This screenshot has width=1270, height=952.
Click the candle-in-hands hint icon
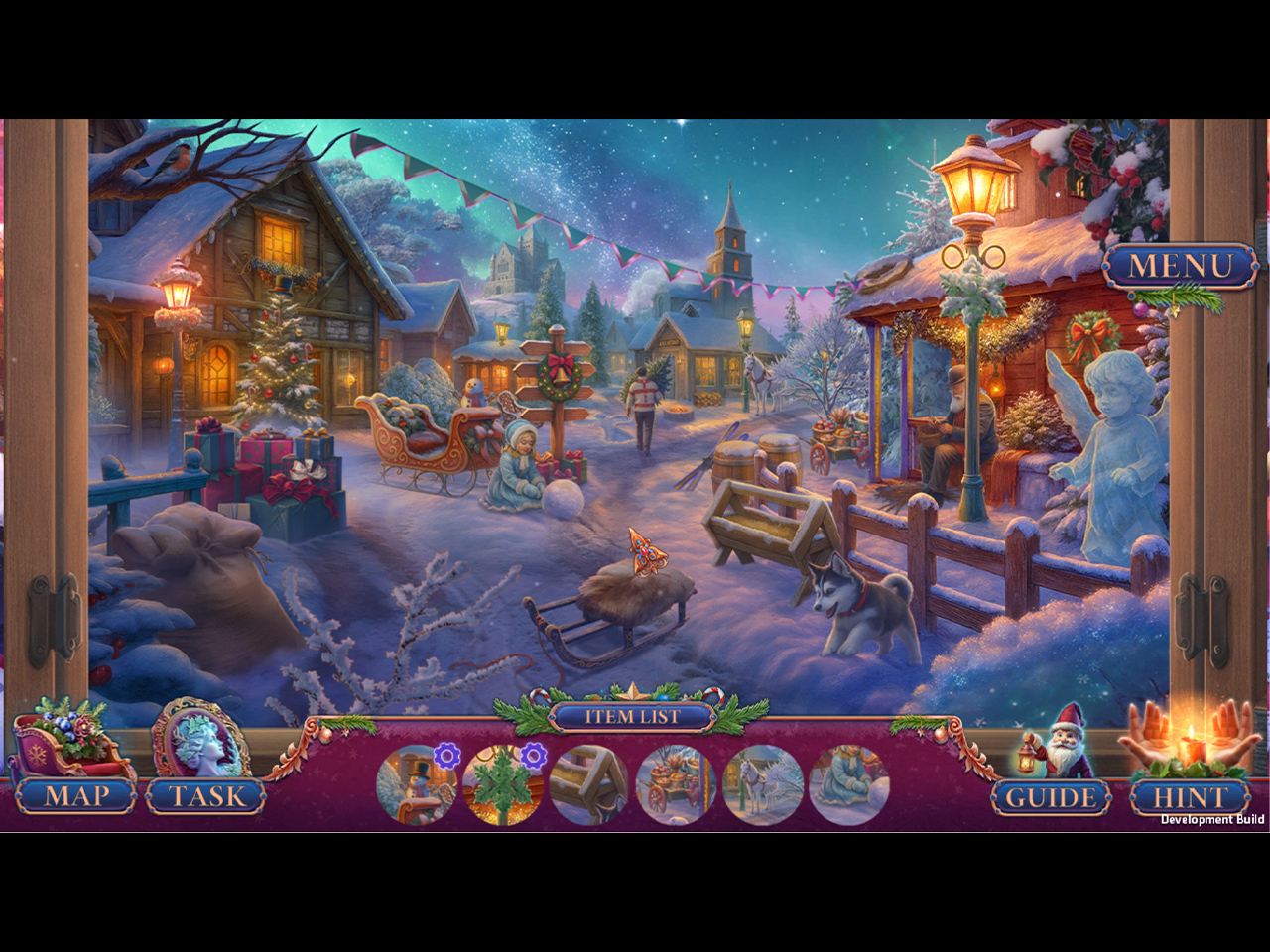click(x=1188, y=739)
